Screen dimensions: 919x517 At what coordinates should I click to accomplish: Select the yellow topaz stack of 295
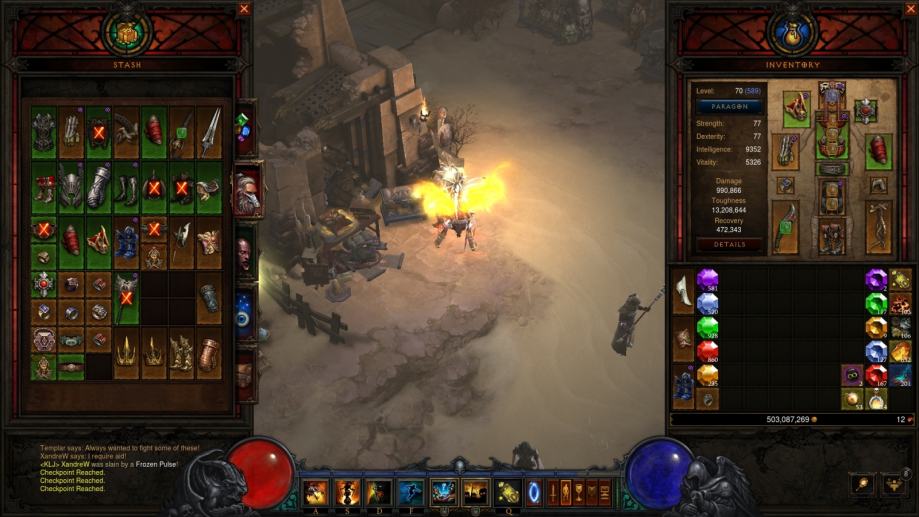[x=707, y=375]
